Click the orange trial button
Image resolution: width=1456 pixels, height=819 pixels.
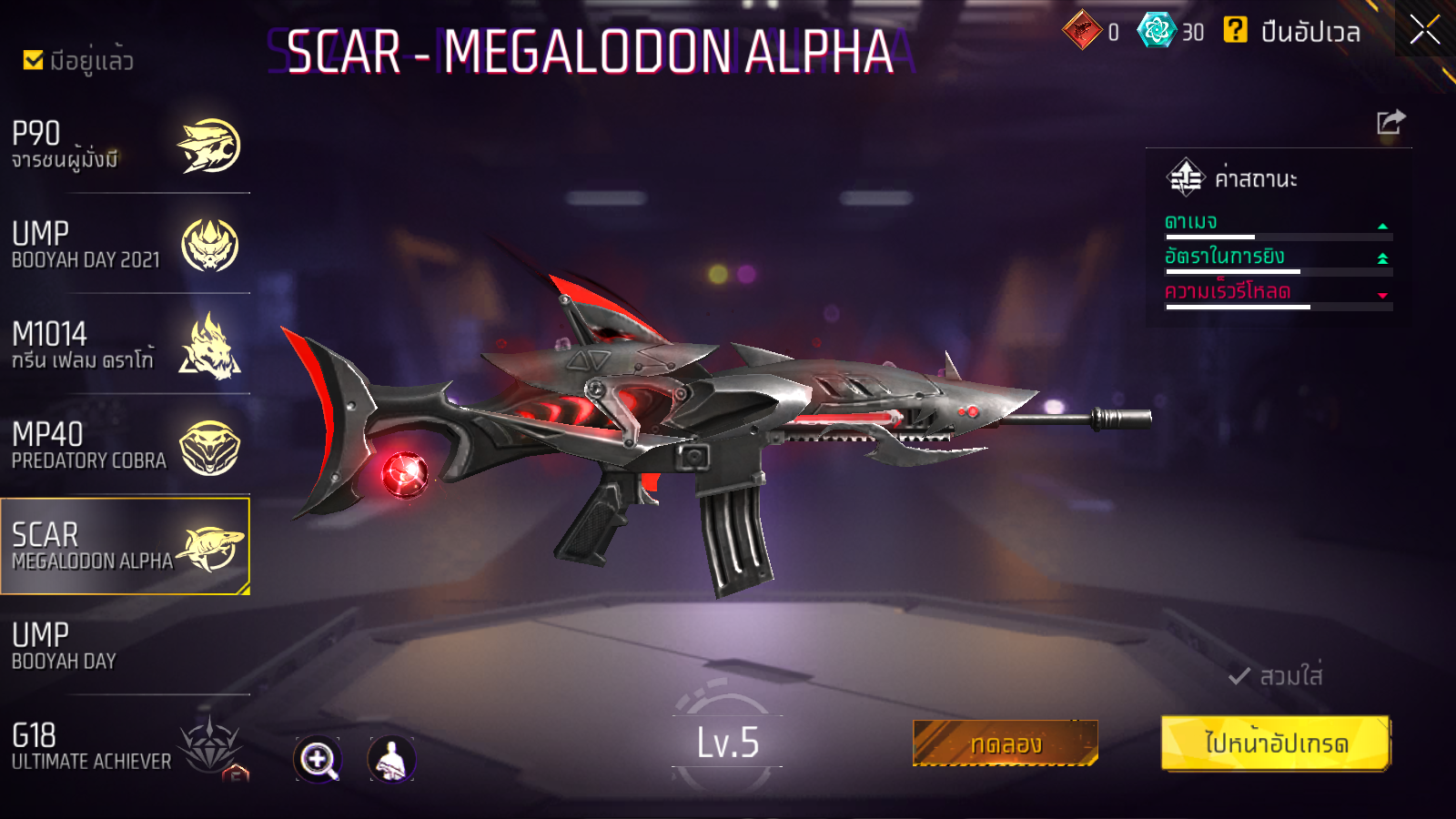coord(1005,743)
